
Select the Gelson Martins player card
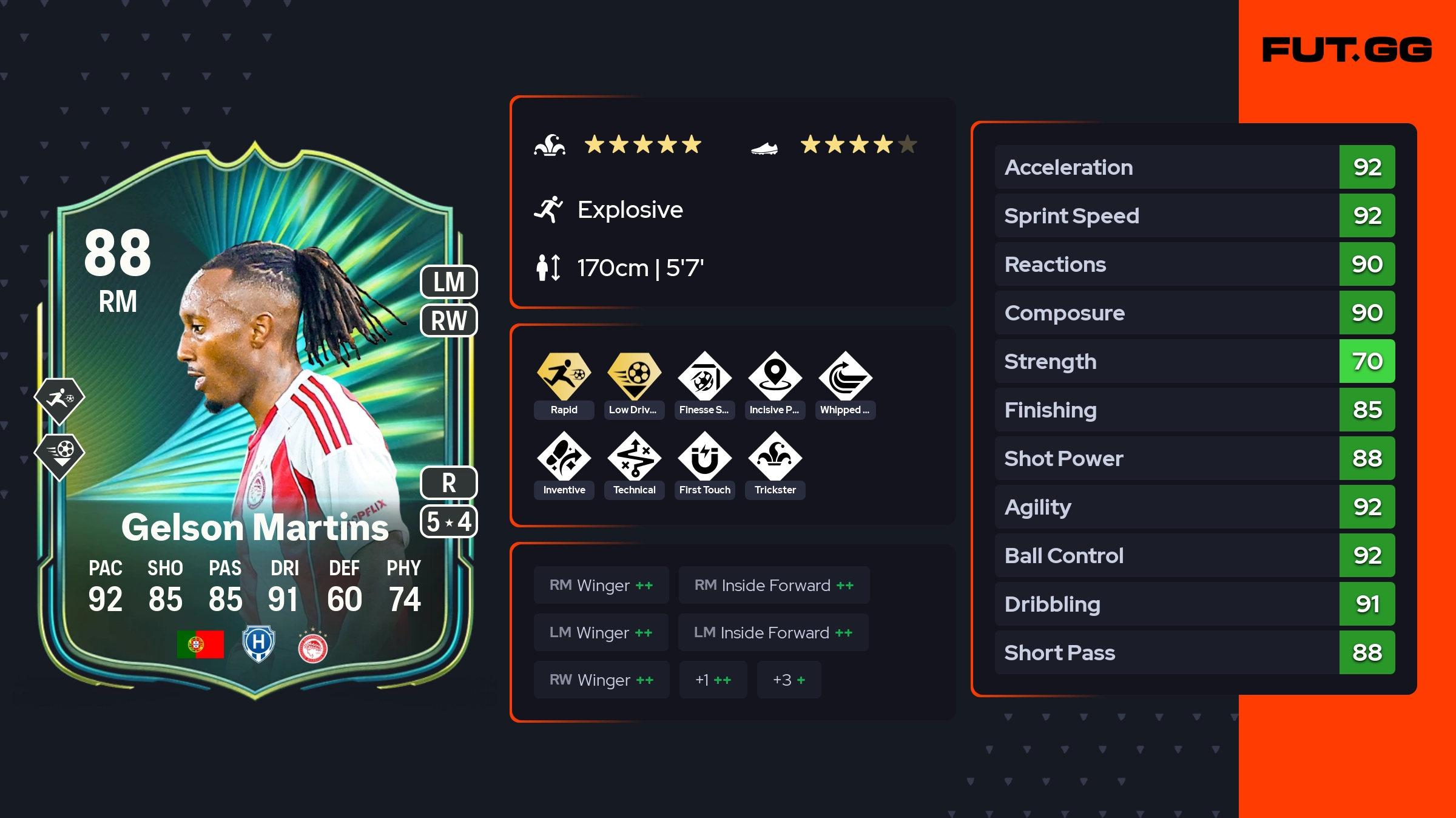(255, 425)
